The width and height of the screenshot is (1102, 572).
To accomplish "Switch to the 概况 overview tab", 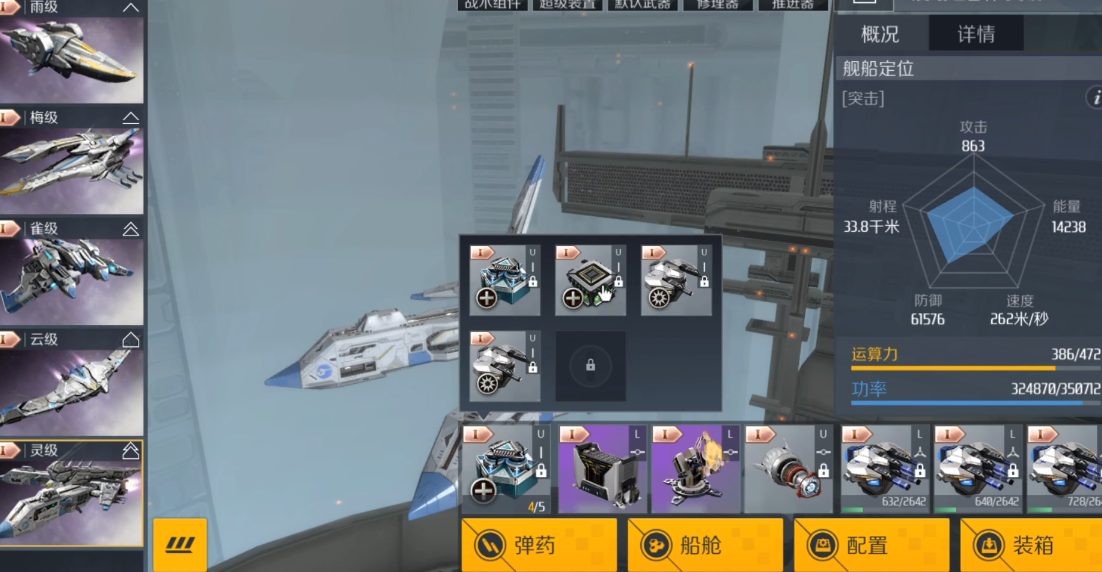I will (x=880, y=34).
